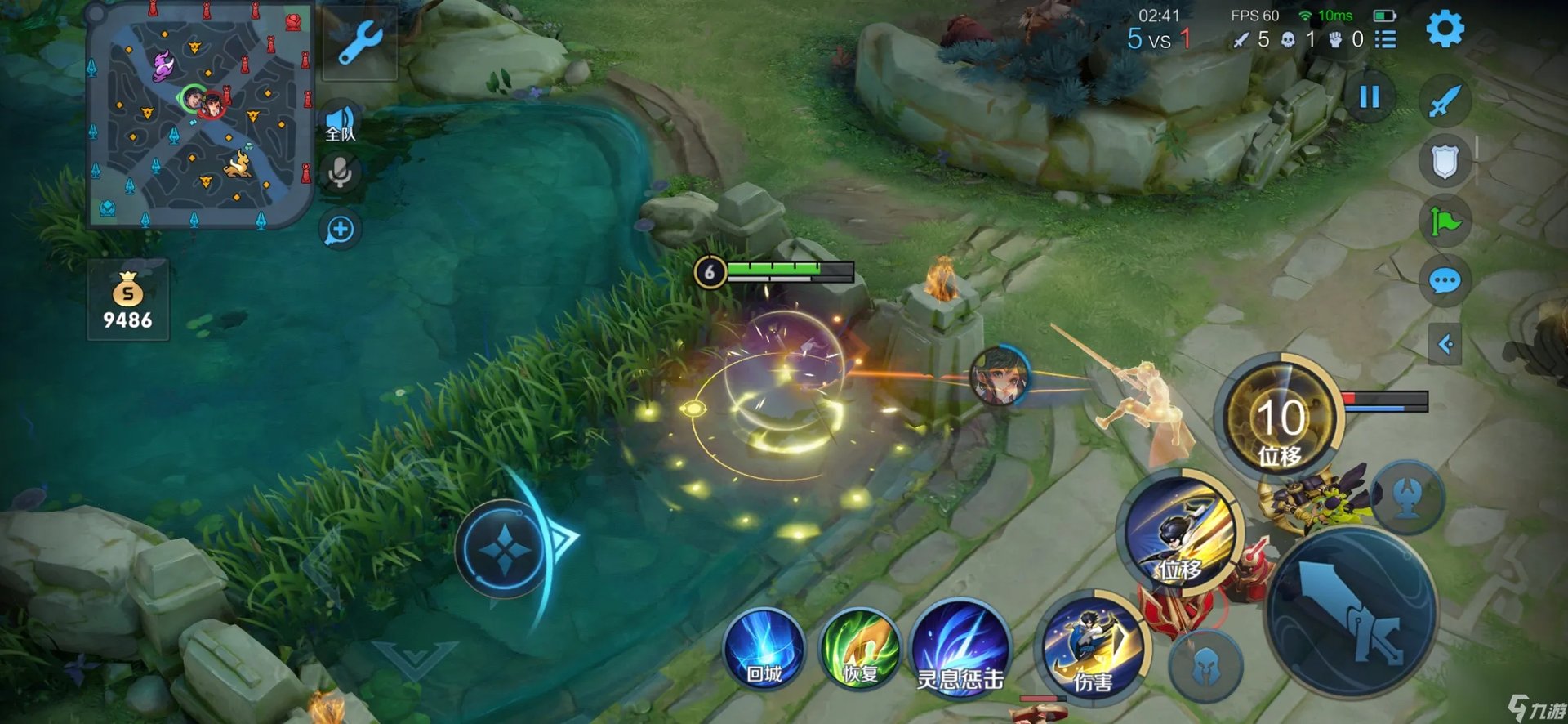Open the quick chat bubble
This screenshot has height=724, width=1568.
[x=1445, y=282]
